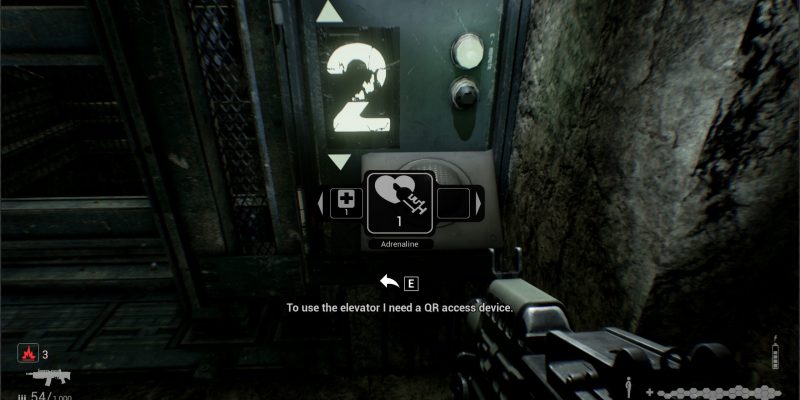This screenshot has height=400, width=800.
Task: Click the right arrow of the item selector
Action: click(x=479, y=205)
